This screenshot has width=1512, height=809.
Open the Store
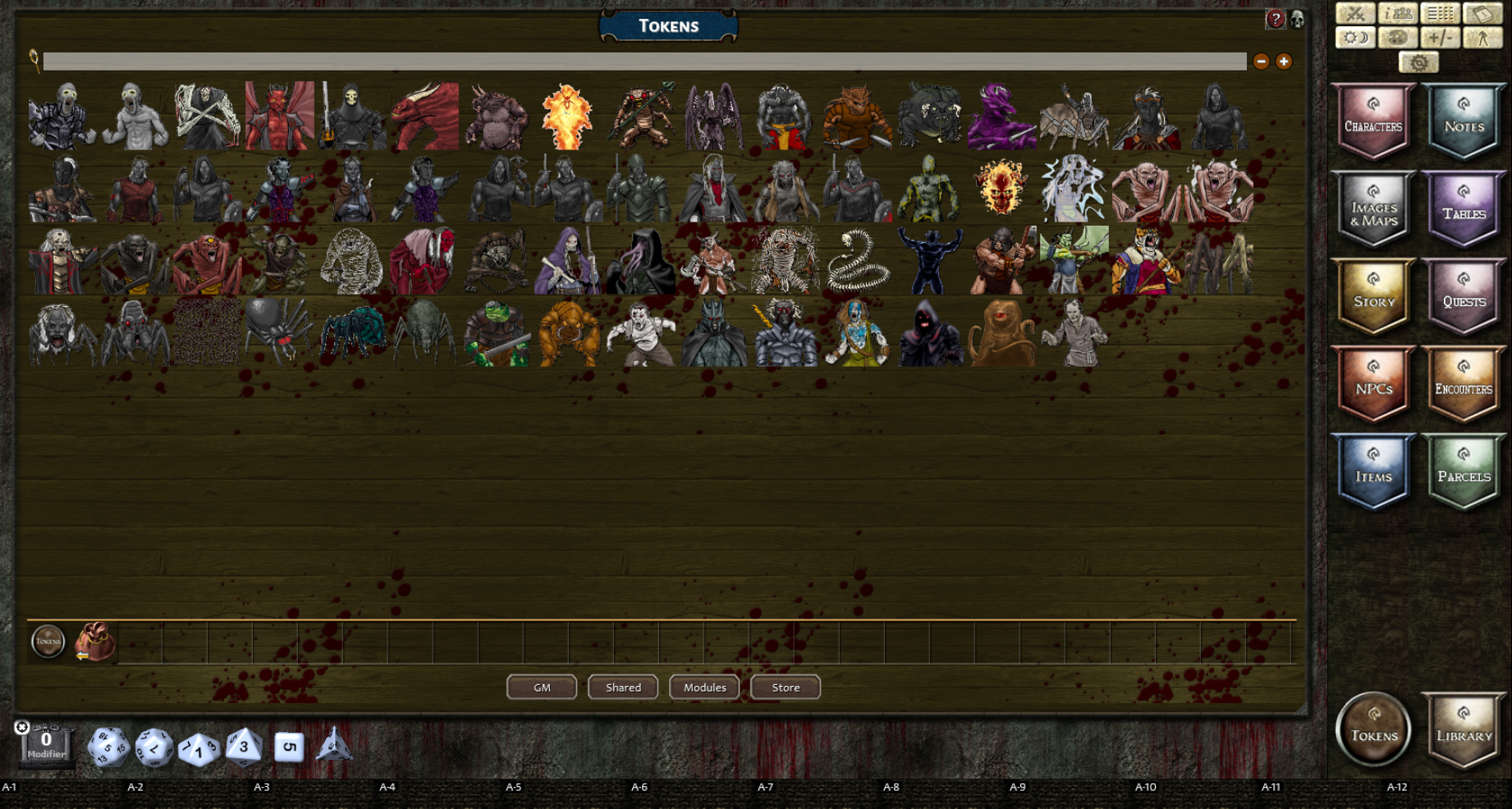click(784, 688)
